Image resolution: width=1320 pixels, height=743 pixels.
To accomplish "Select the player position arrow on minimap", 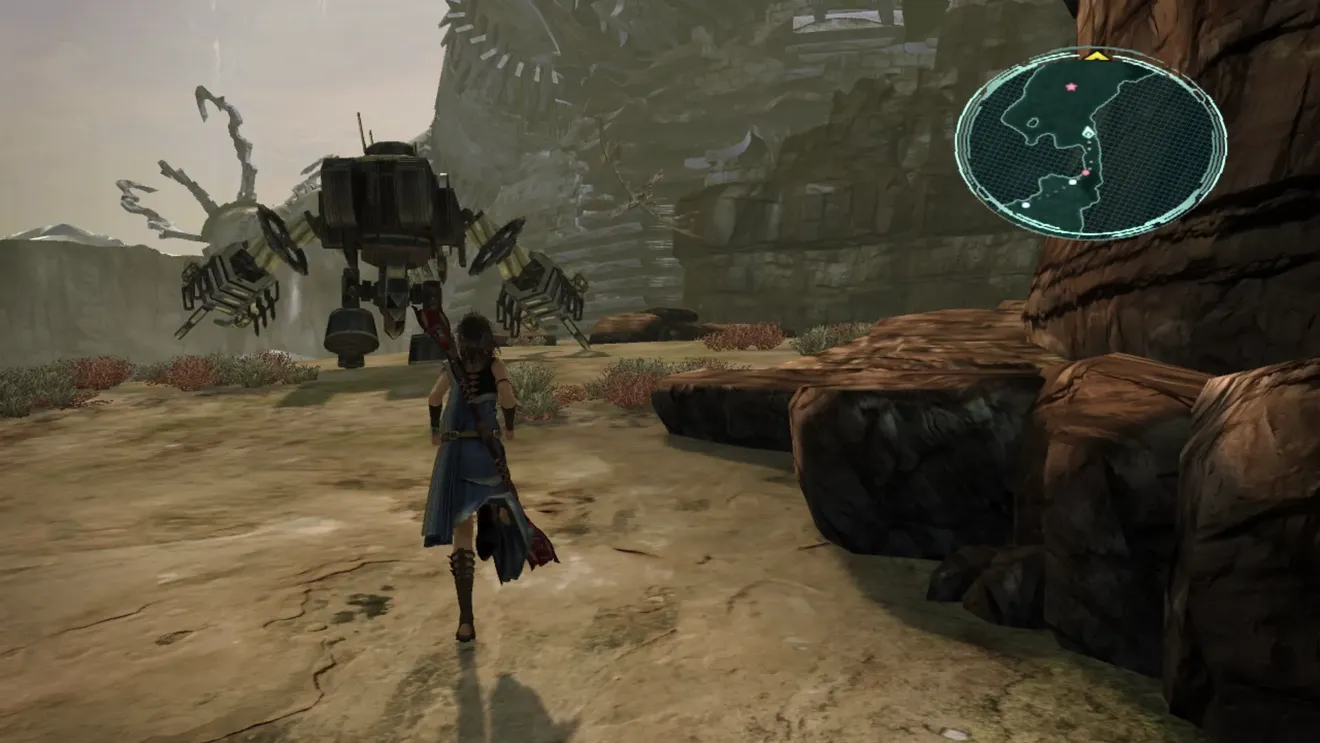I will click(x=1089, y=133).
